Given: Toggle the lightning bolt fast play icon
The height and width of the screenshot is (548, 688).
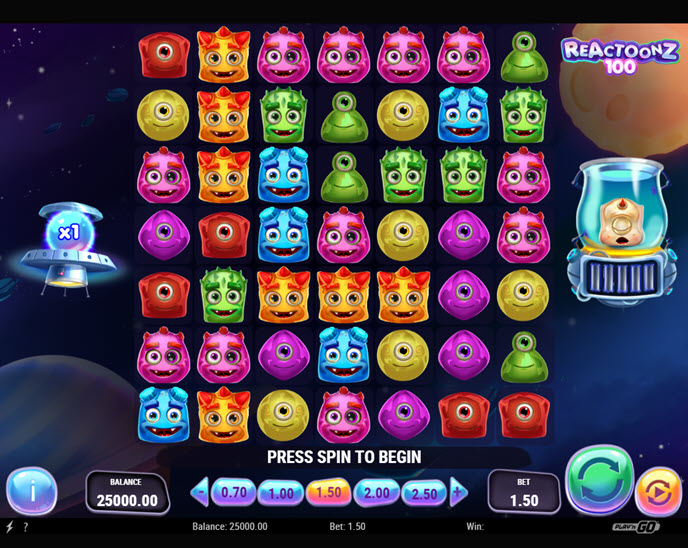Looking at the screenshot, I should 10,526.
